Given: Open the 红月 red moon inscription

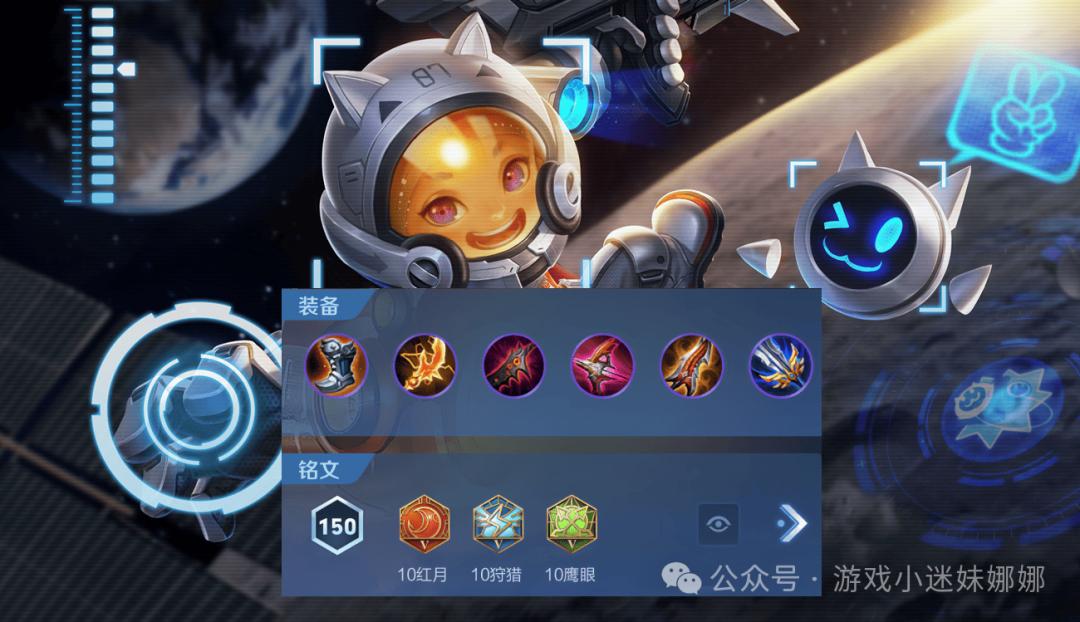Looking at the screenshot, I should coord(424,525).
